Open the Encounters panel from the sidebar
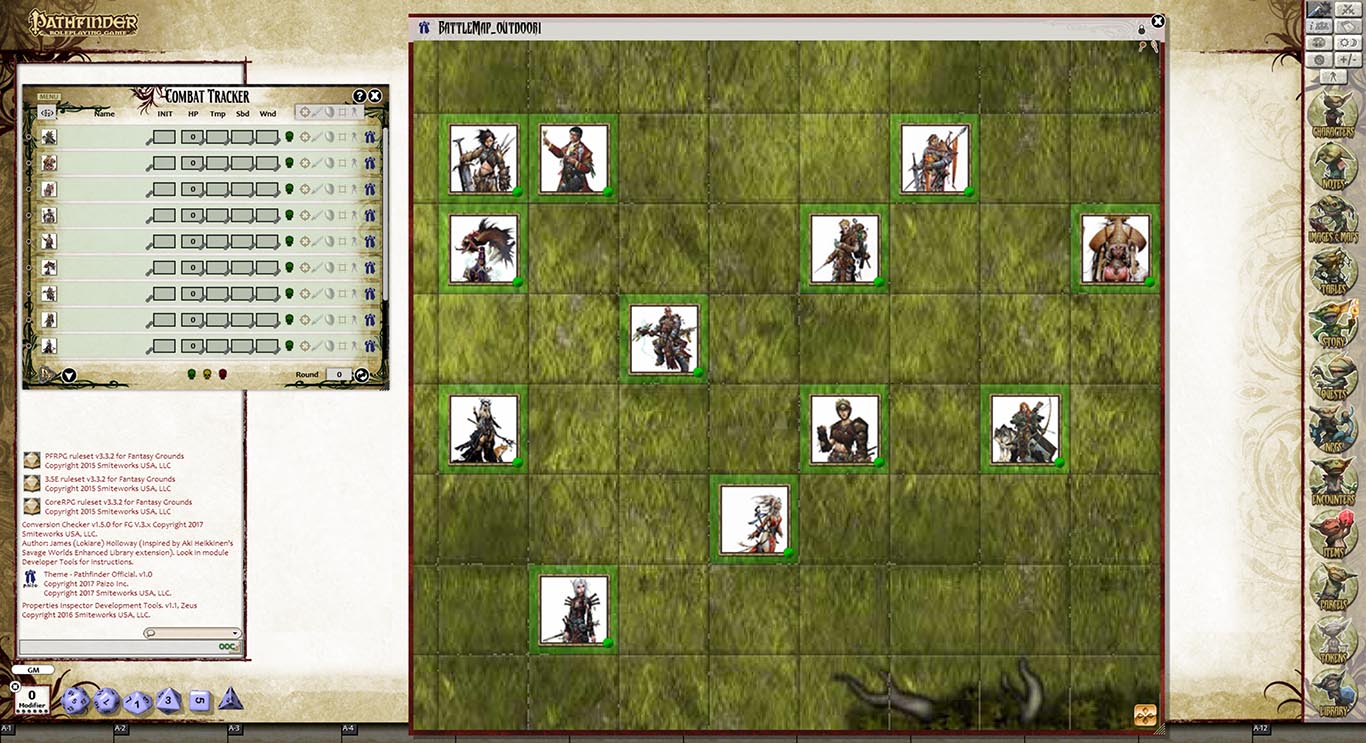Image resolution: width=1366 pixels, height=743 pixels. point(1330,478)
